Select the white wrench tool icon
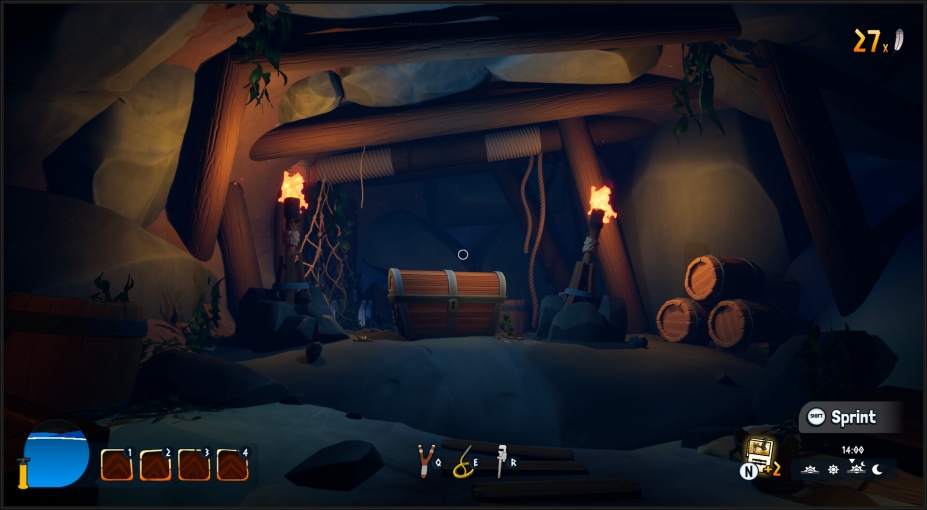927x510 pixels. click(501, 460)
